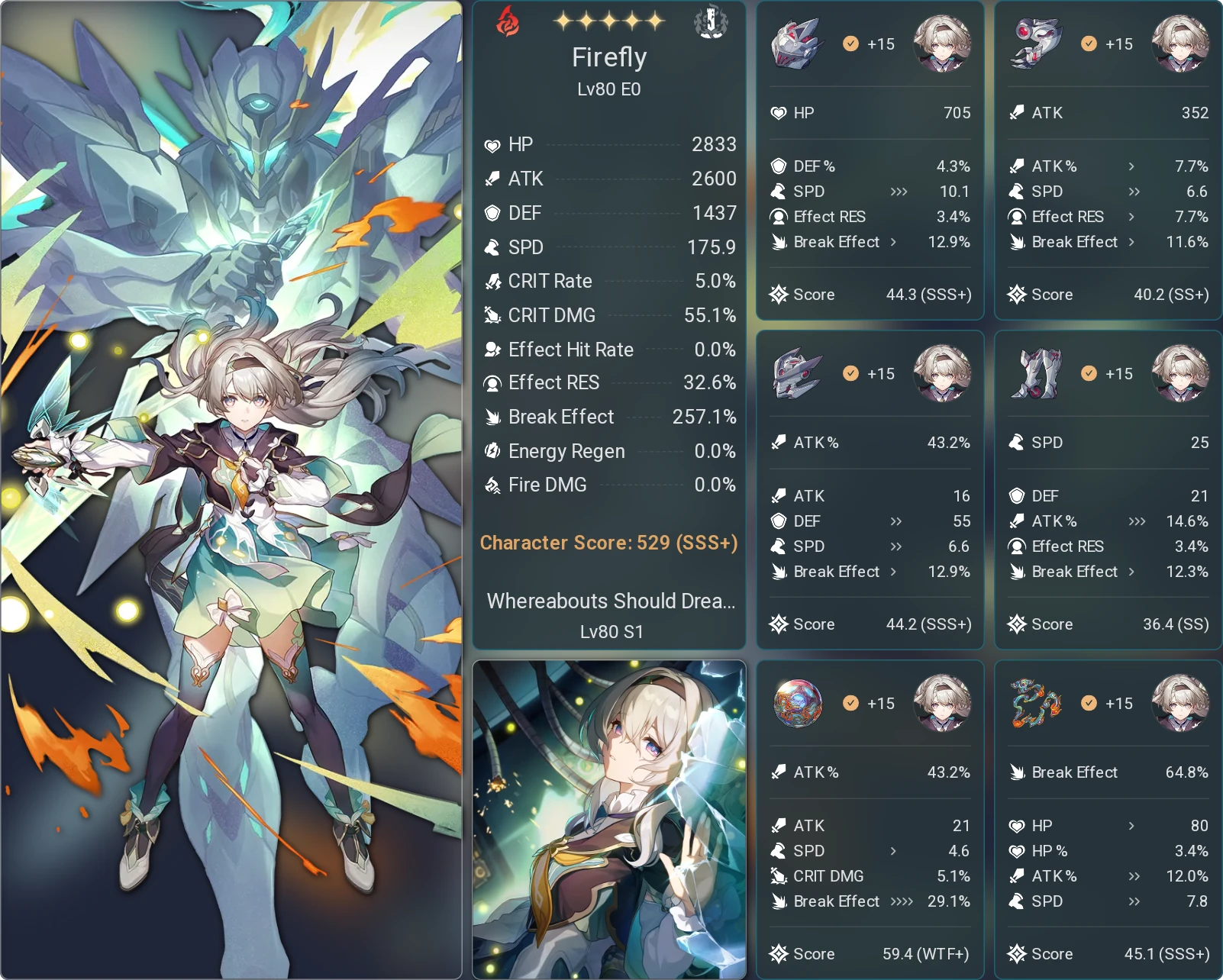Open the planar sphere relic icon

click(799, 703)
